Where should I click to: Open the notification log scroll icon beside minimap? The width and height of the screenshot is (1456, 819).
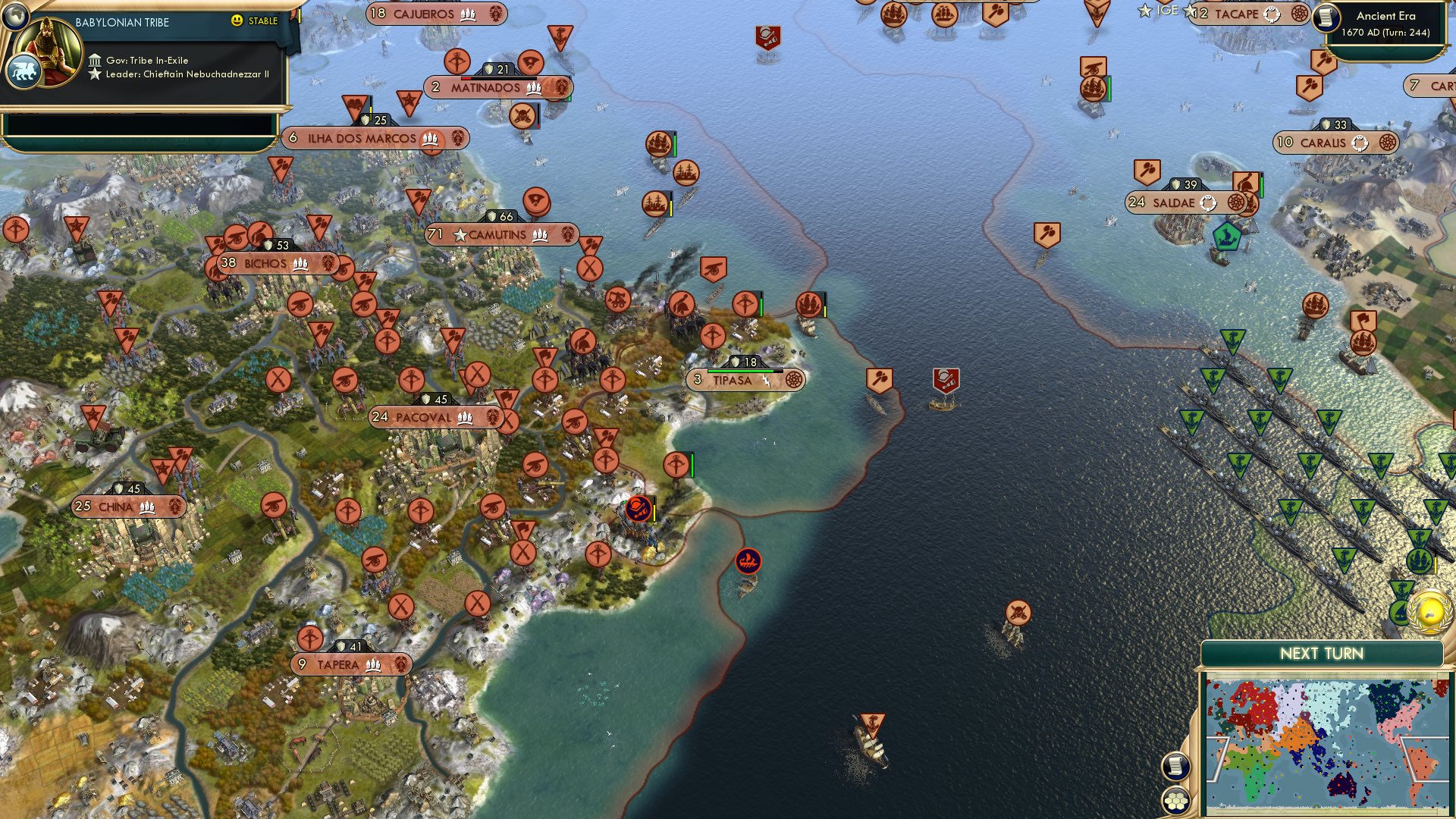1178,765
